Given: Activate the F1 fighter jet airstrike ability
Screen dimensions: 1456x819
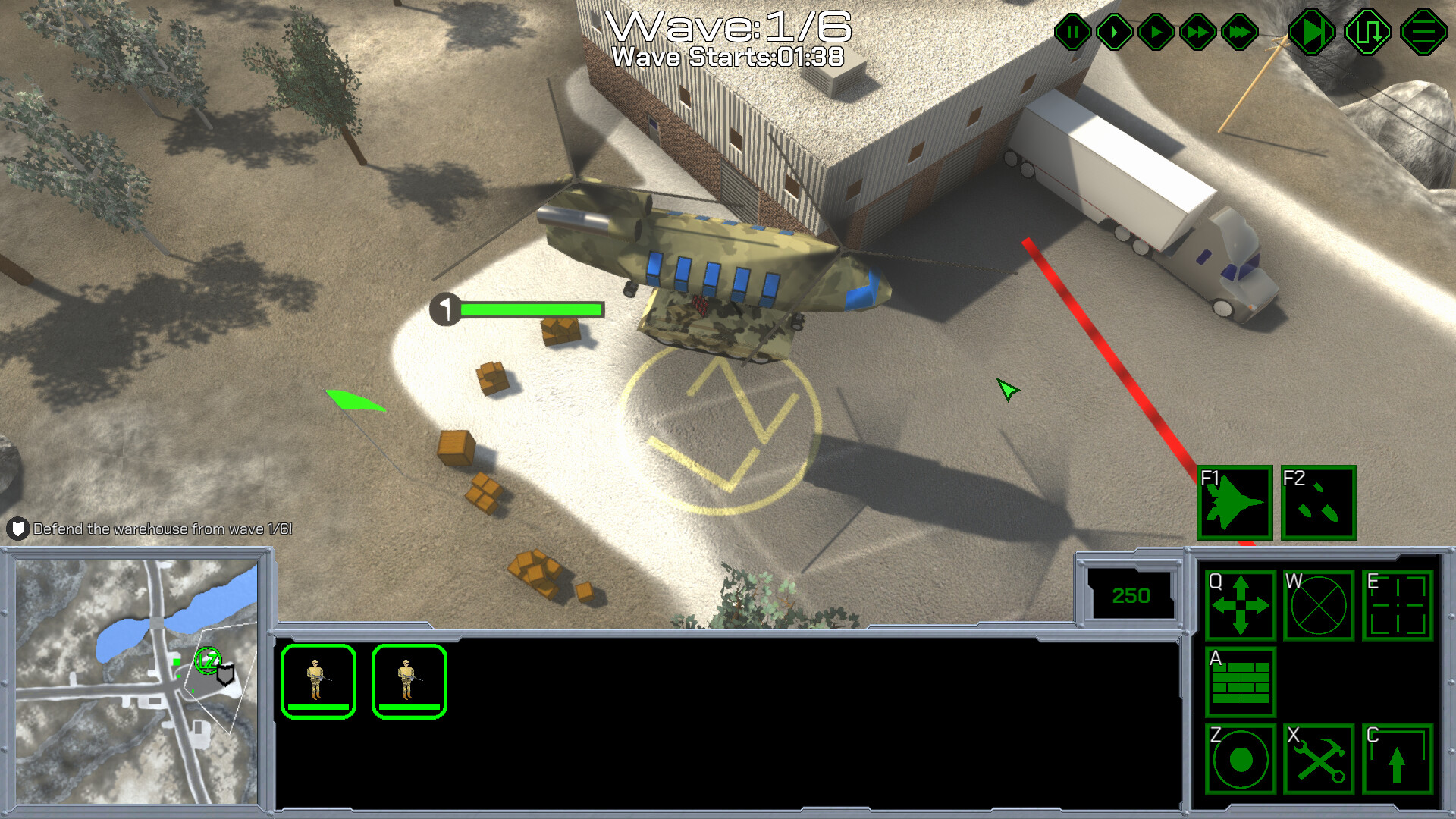Looking at the screenshot, I should point(1235,504).
